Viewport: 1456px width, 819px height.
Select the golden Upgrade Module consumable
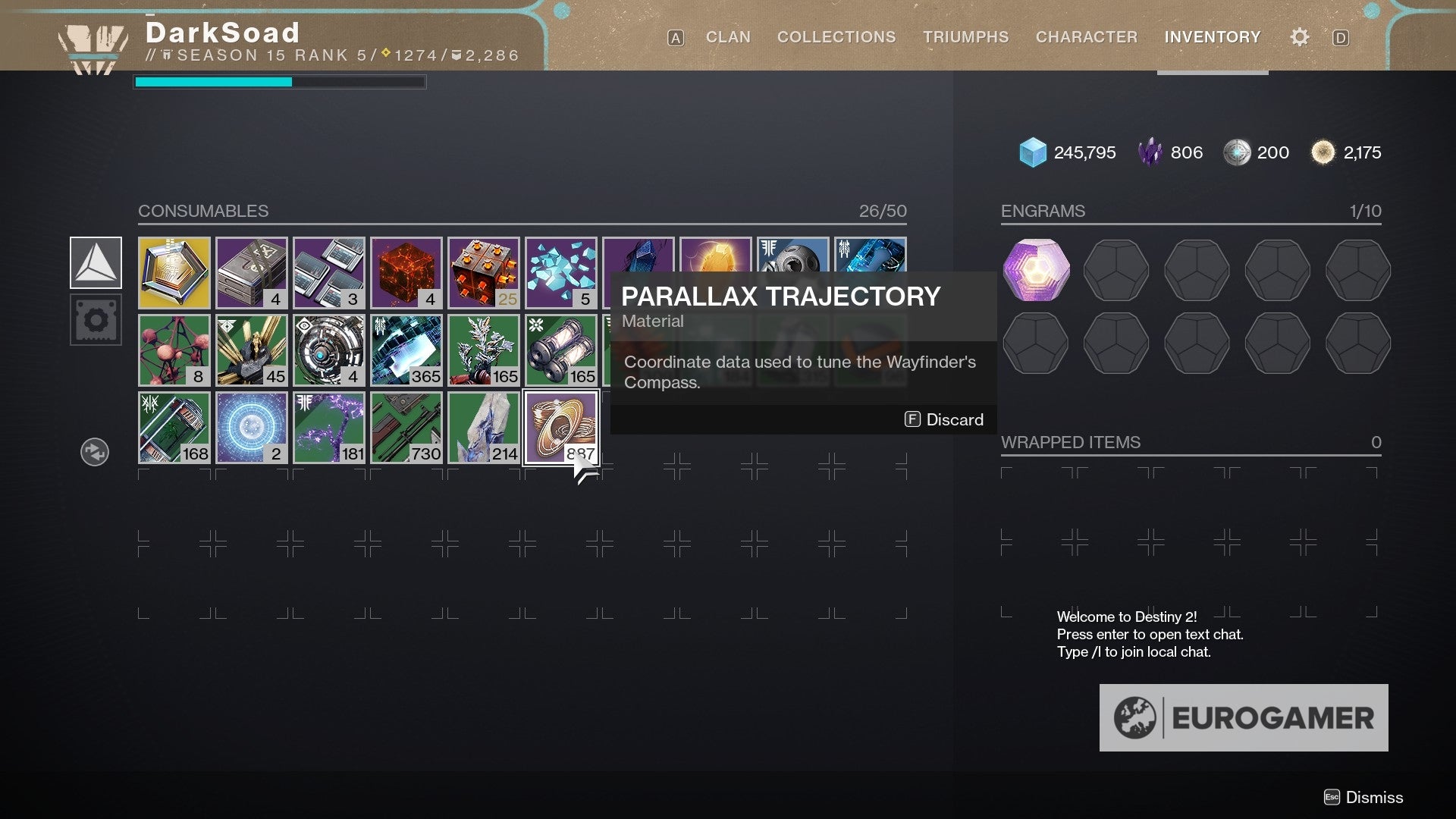click(174, 273)
